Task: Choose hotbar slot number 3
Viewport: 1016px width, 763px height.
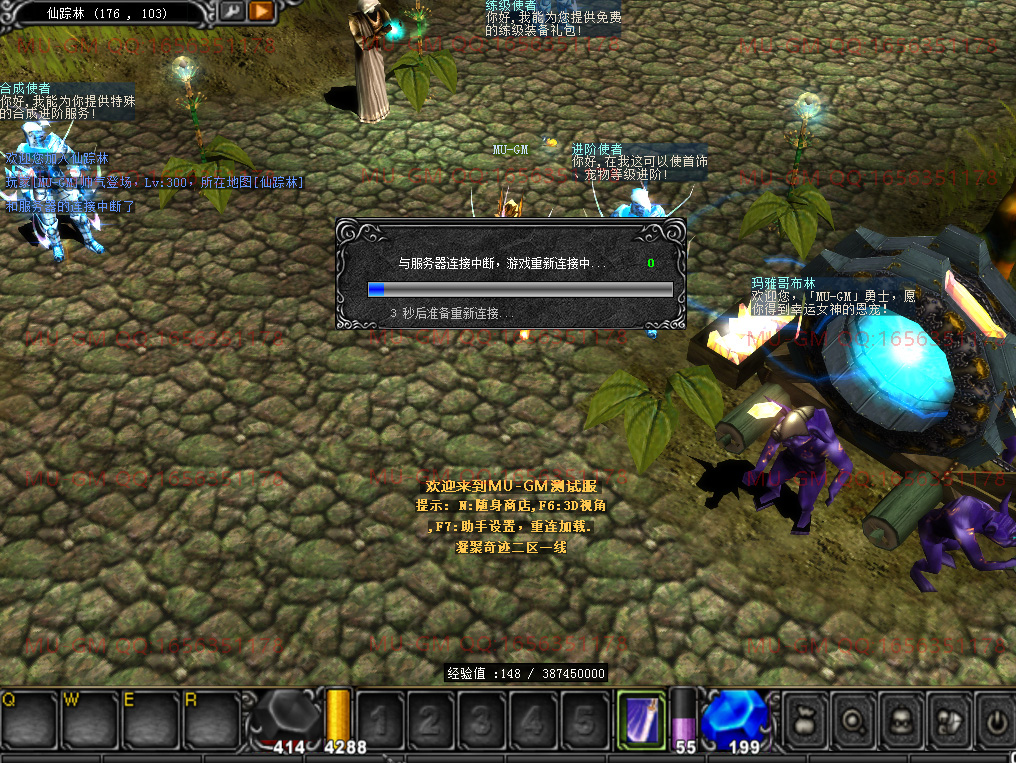Action: coord(482,718)
